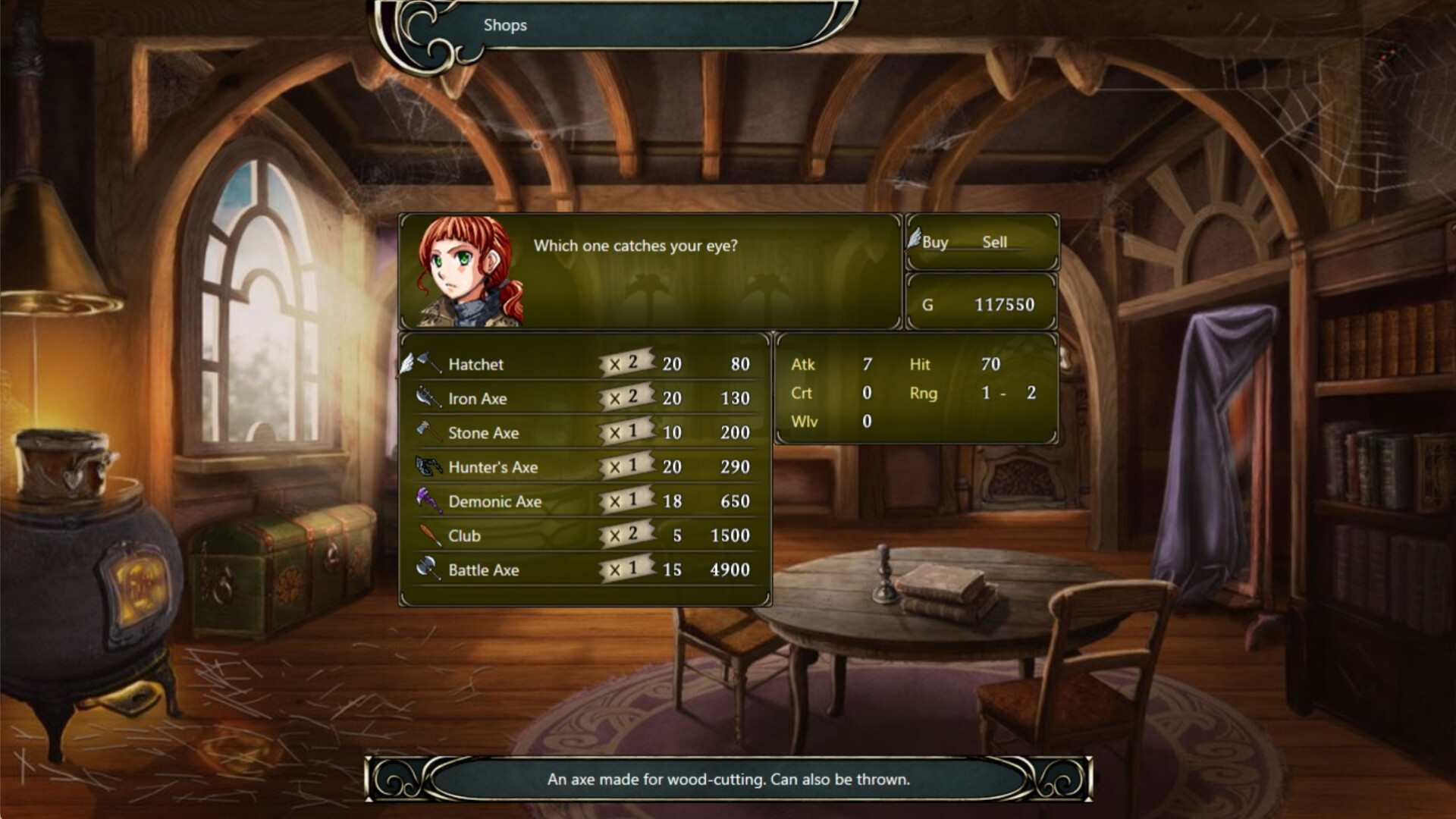Image resolution: width=1456 pixels, height=819 pixels.
Task: Click the x1 quantity banner for Battle Axe
Action: (626, 569)
